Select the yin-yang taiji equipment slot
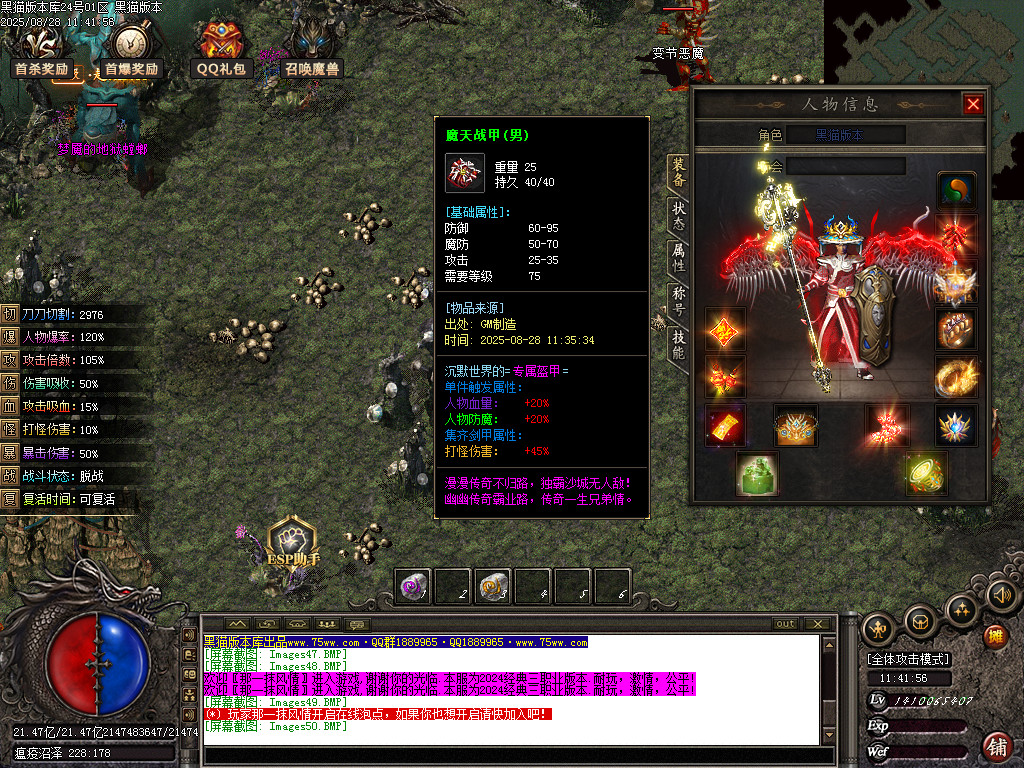Viewport: 1024px width, 768px height. coord(956,191)
